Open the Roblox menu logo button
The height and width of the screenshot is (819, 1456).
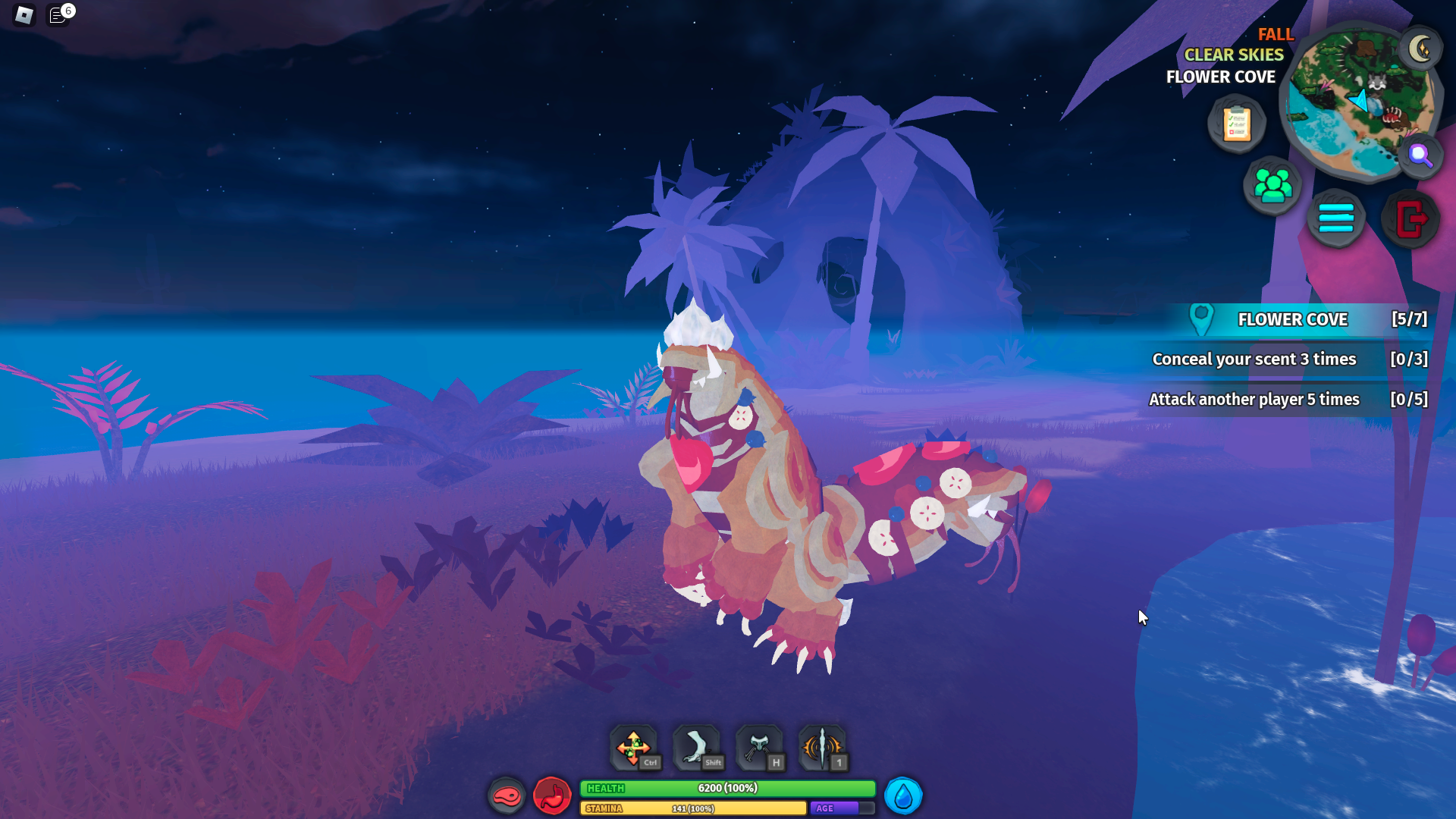coord(24,14)
